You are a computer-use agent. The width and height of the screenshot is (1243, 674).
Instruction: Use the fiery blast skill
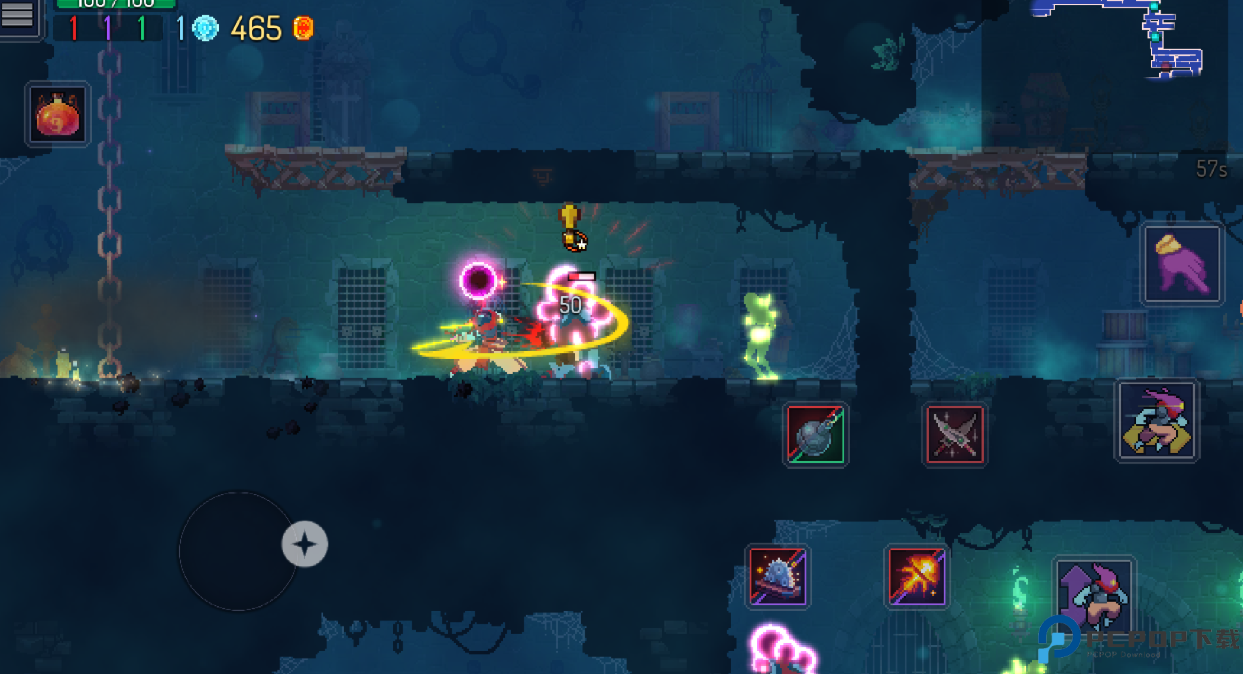(916, 576)
